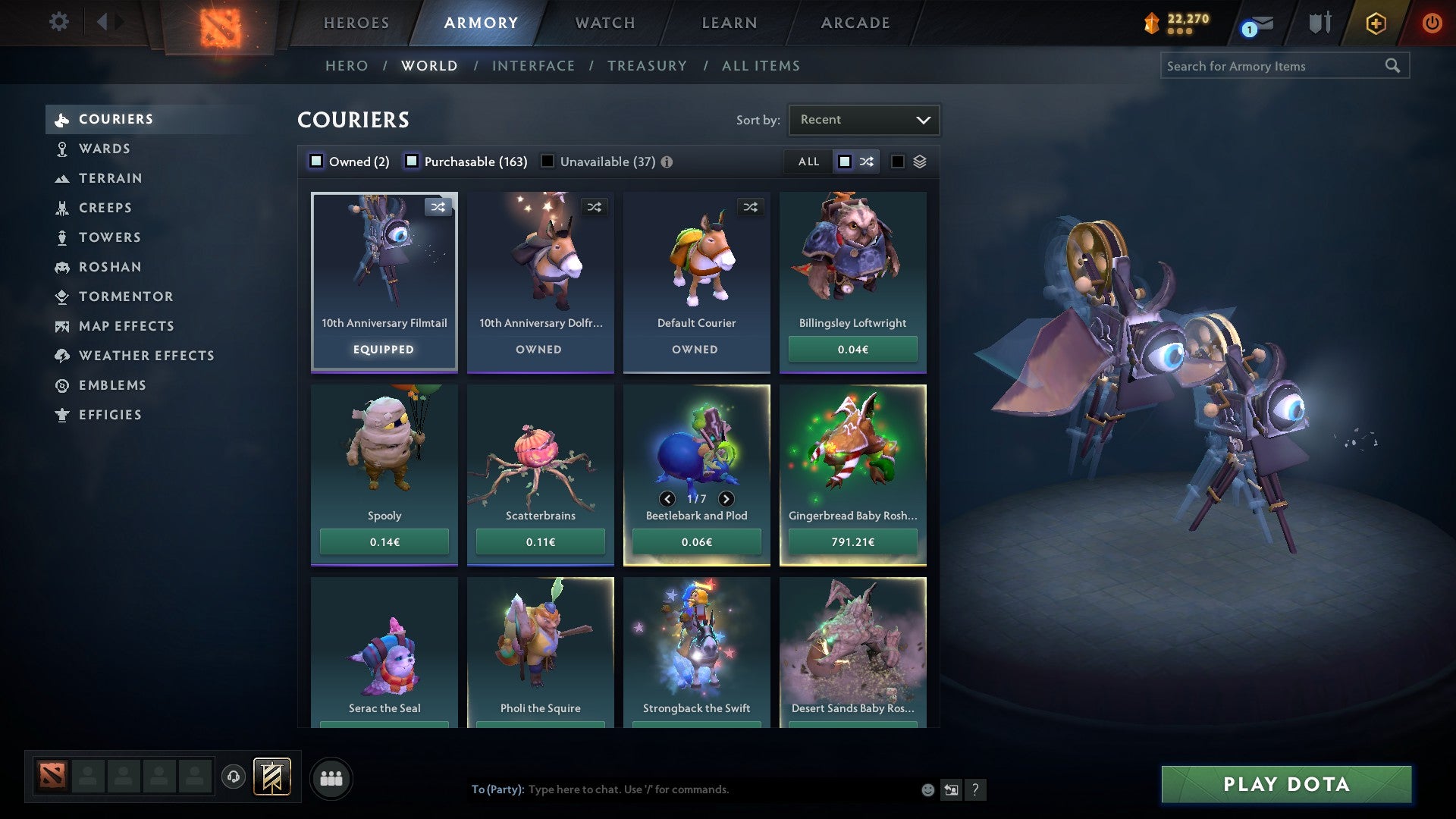This screenshot has width=1456, height=819.
Task: Click the armor and sword icon in top bar
Action: tap(1319, 23)
